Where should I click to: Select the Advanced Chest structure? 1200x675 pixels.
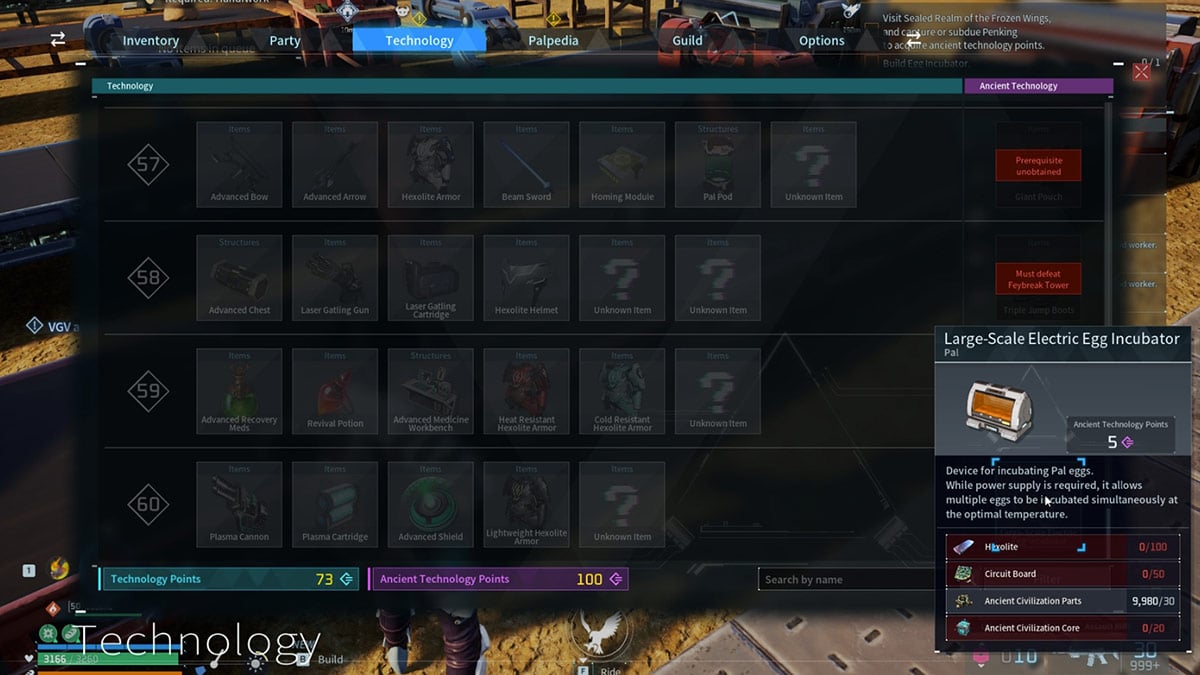coord(239,277)
